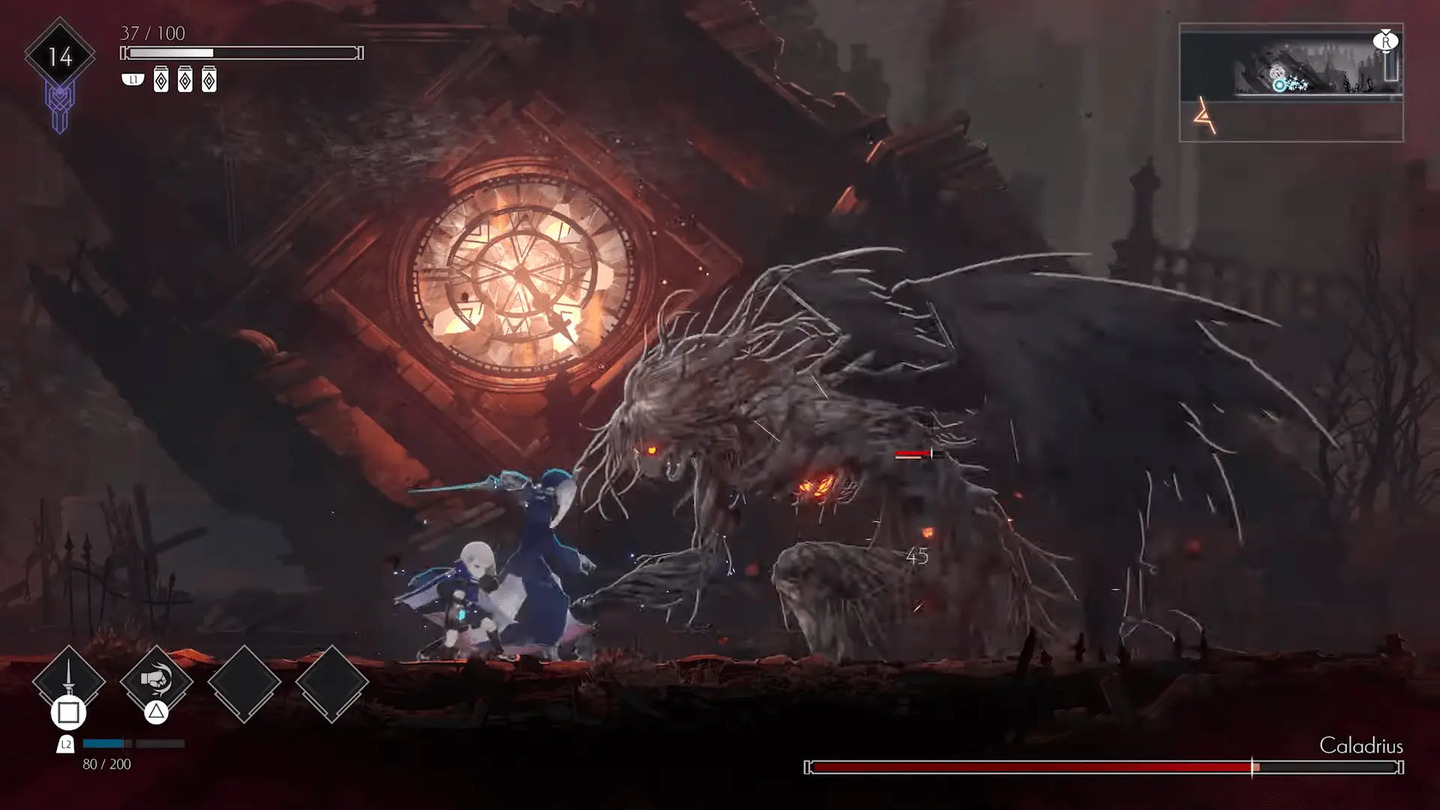Viewport: 1440px width, 810px height.
Task: Open the minimap in the corner
Action: click(x=1291, y=82)
